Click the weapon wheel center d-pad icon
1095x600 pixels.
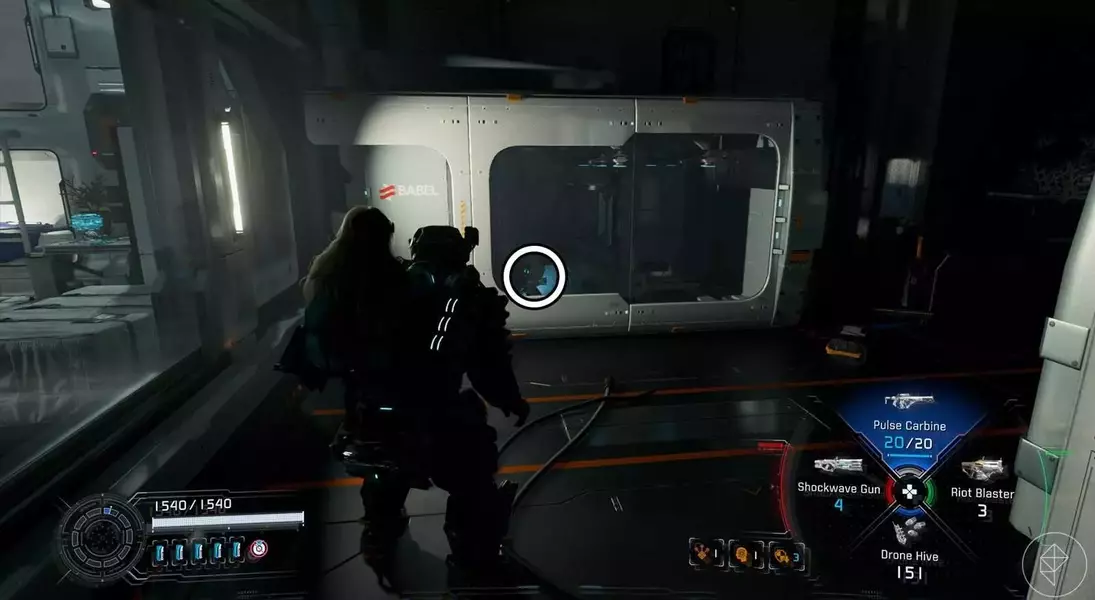coord(908,491)
